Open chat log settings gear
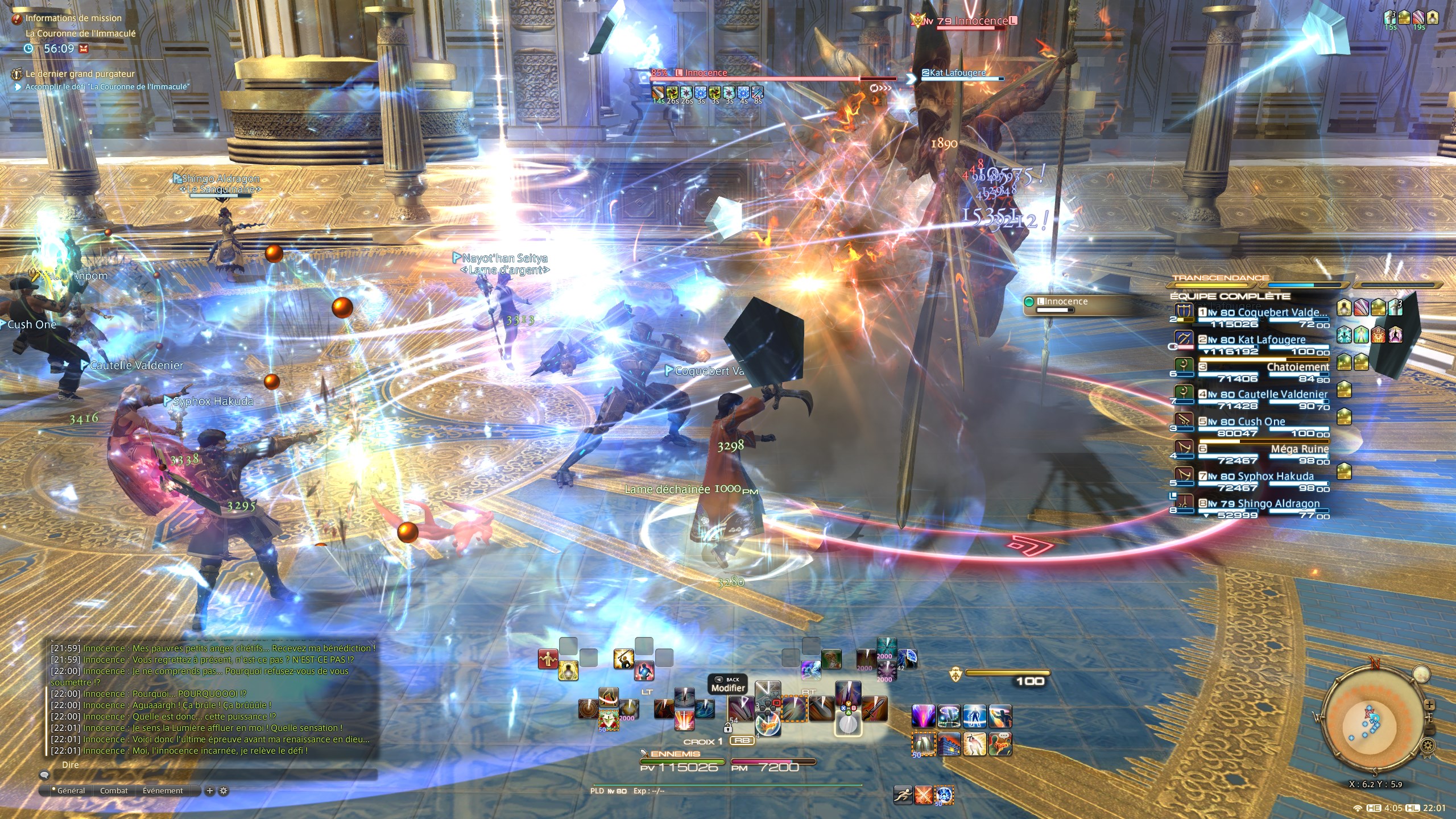Screen dimensions: 1456x819 pos(224,791)
